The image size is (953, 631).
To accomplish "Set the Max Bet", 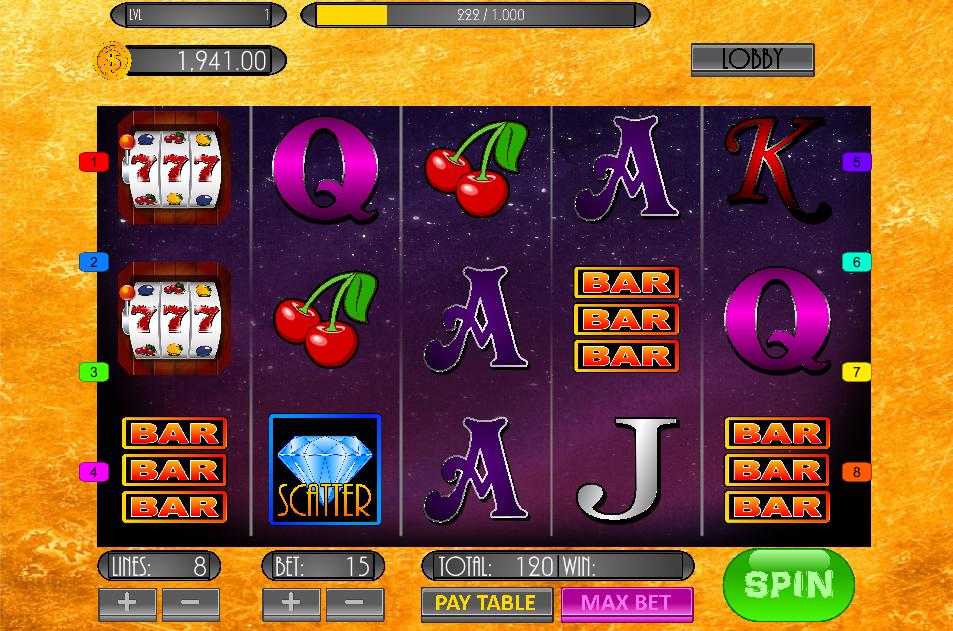I will tap(626, 603).
